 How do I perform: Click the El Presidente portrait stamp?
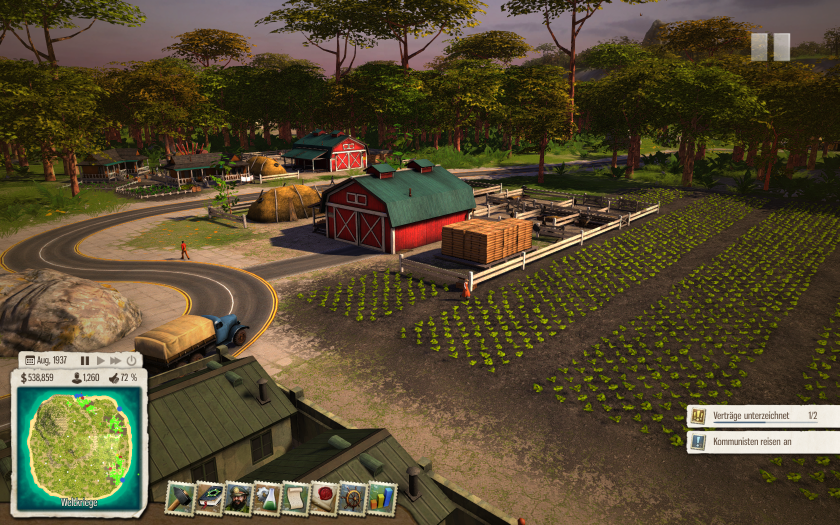coord(238,497)
